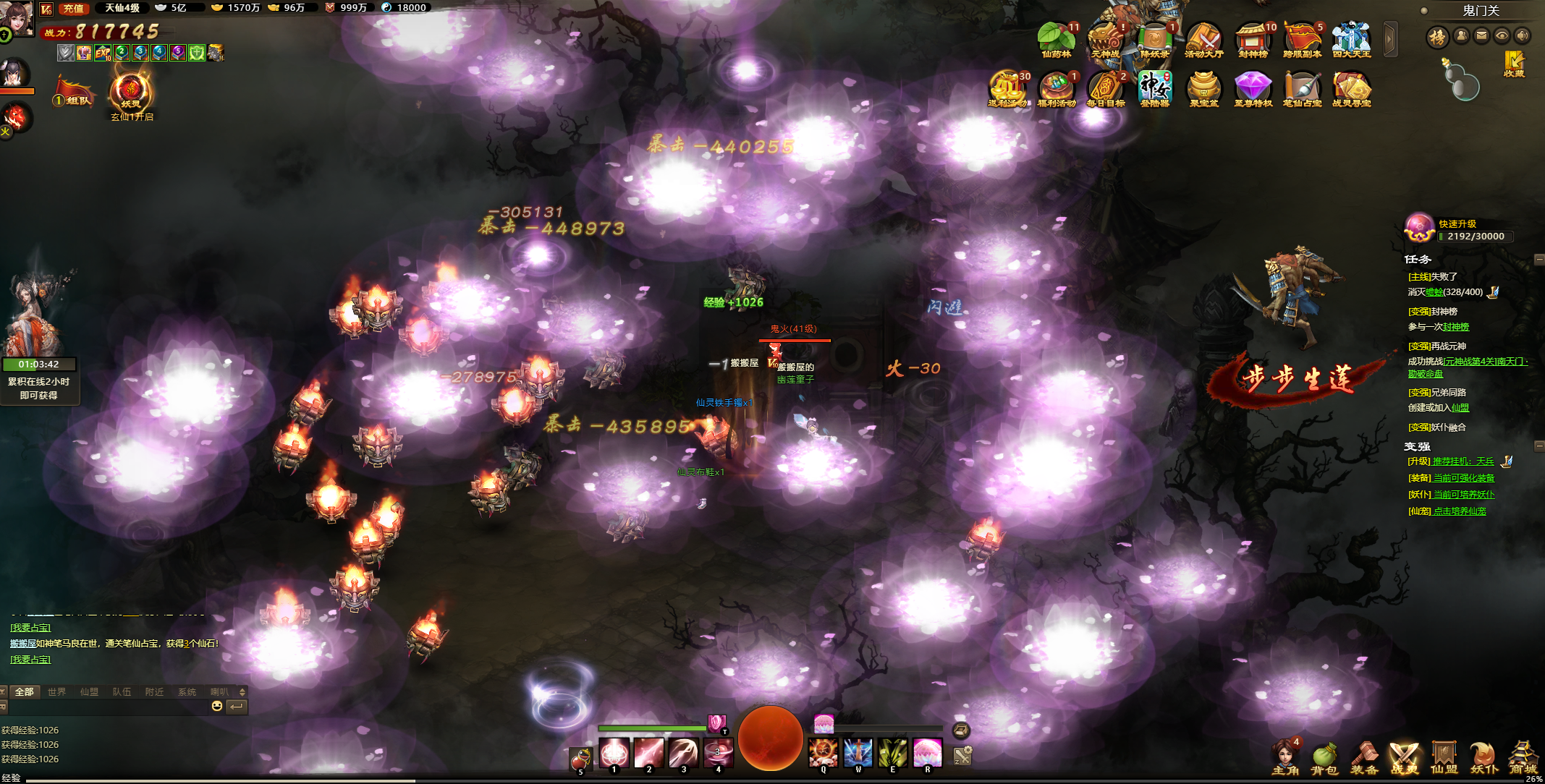This screenshot has height=784, width=1545.
Task: Open the 聚宝盆 treasure bowl icon
Action: [x=1203, y=89]
